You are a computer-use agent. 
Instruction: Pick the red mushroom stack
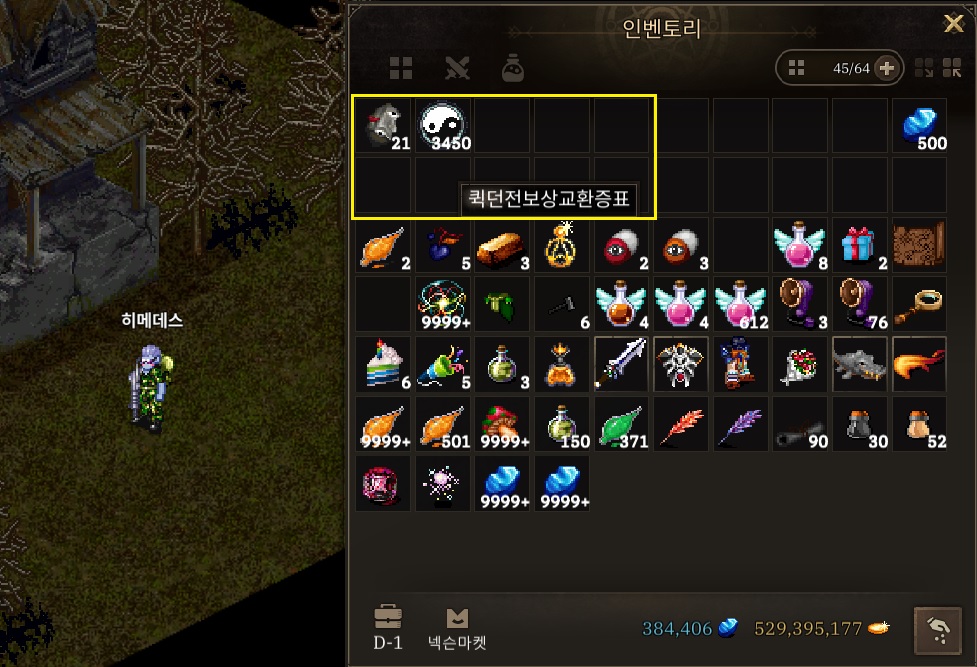(x=502, y=424)
